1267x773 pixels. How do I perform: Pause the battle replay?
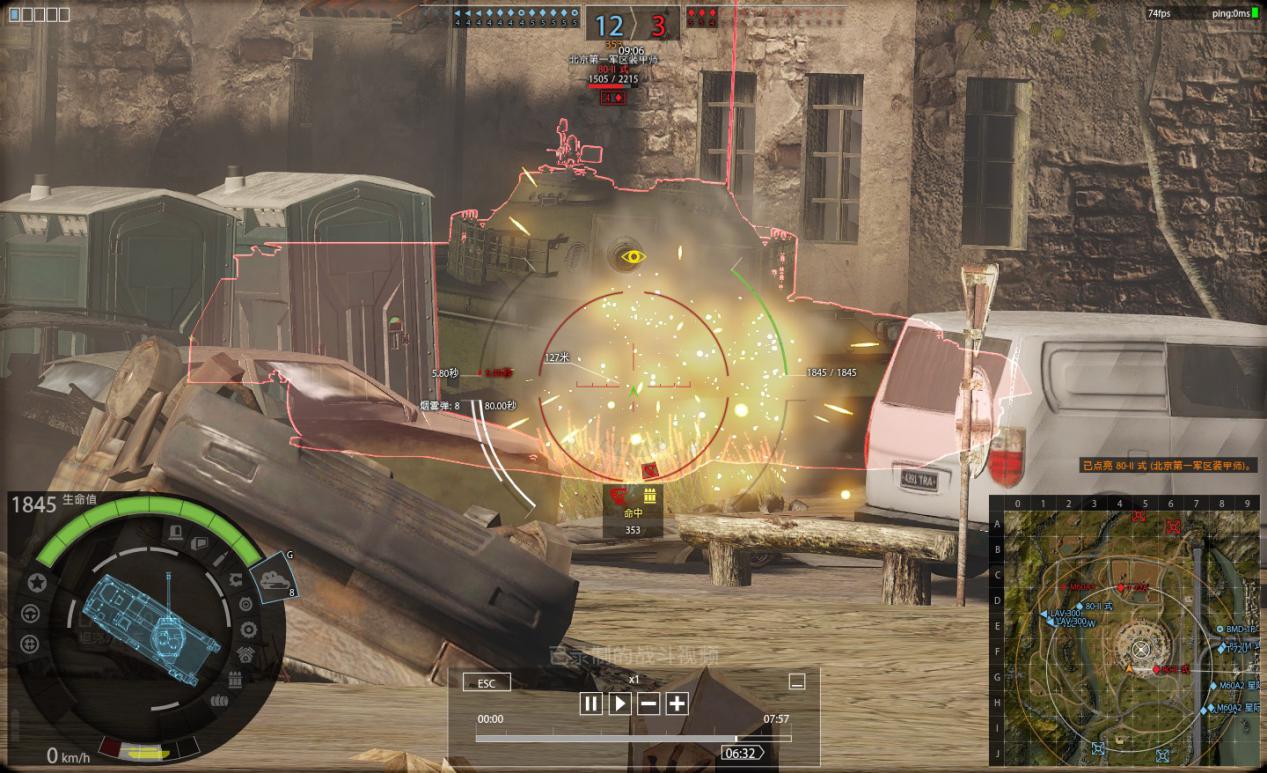pos(591,703)
